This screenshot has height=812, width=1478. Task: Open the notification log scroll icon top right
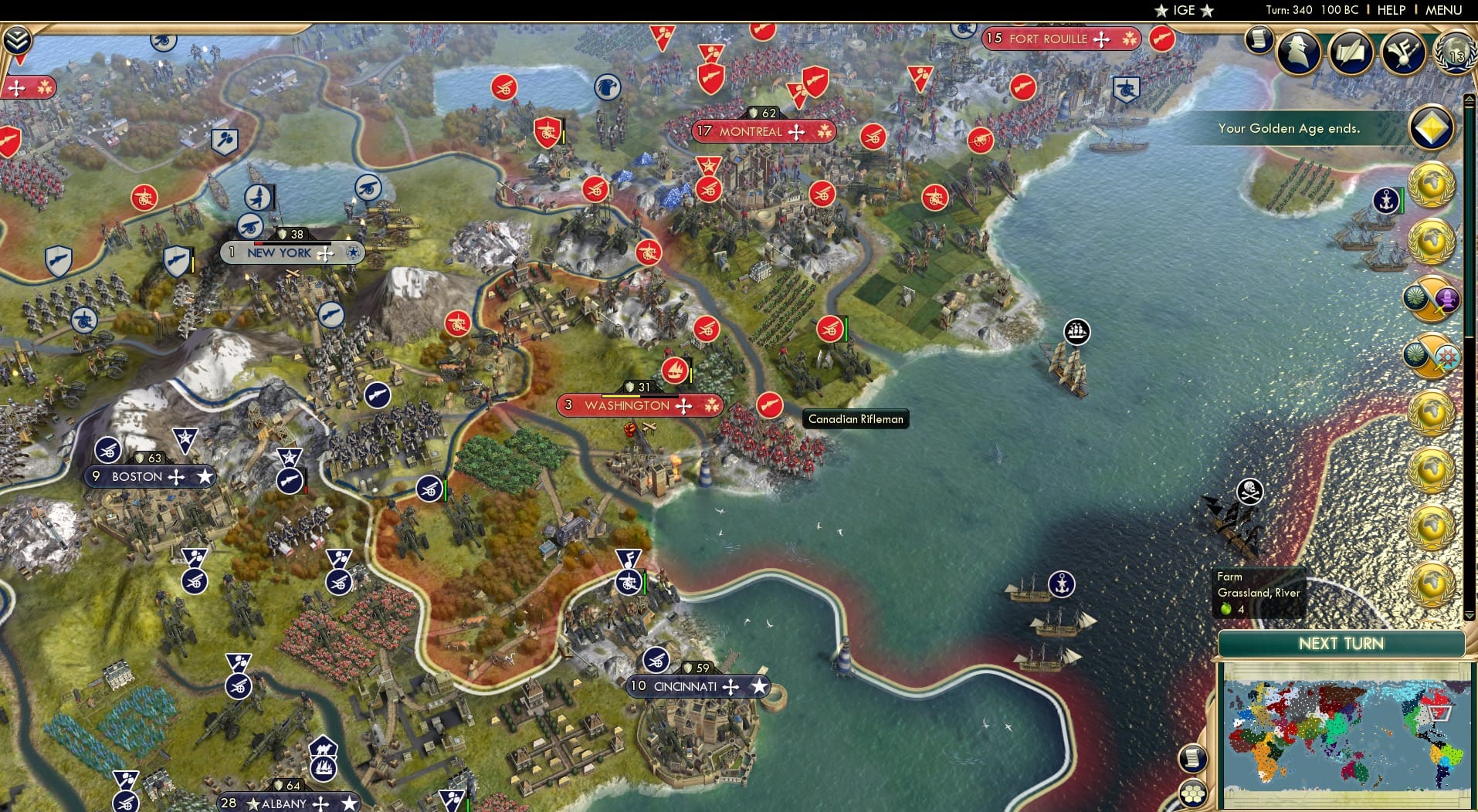point(1258,39)
